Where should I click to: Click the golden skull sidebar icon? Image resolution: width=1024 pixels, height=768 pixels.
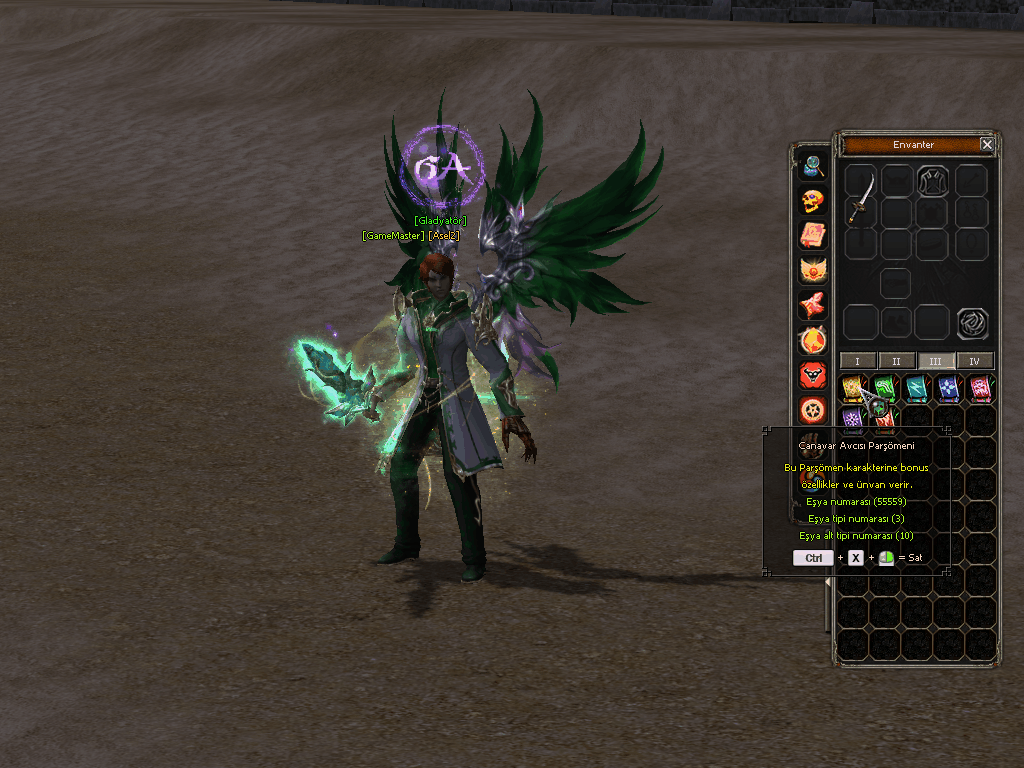coord(813,201)
